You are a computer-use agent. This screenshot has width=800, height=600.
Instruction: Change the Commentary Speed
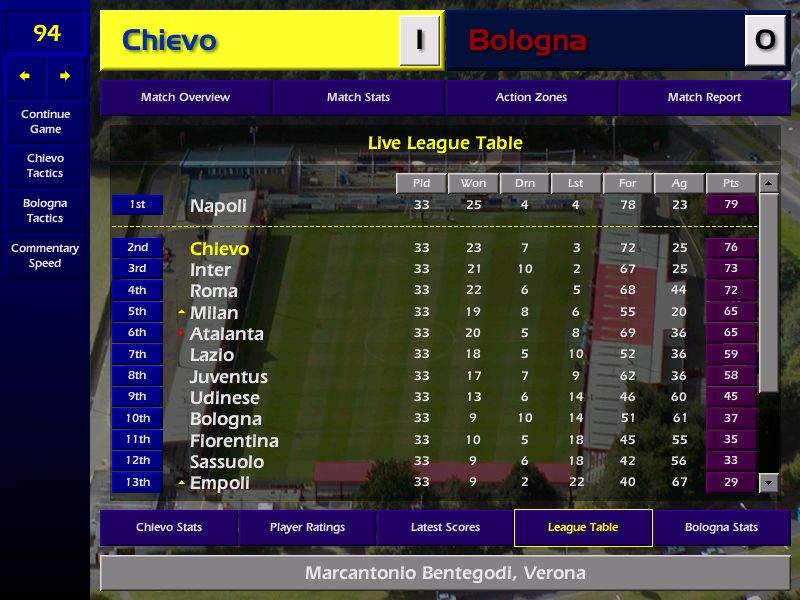(45, 255)
